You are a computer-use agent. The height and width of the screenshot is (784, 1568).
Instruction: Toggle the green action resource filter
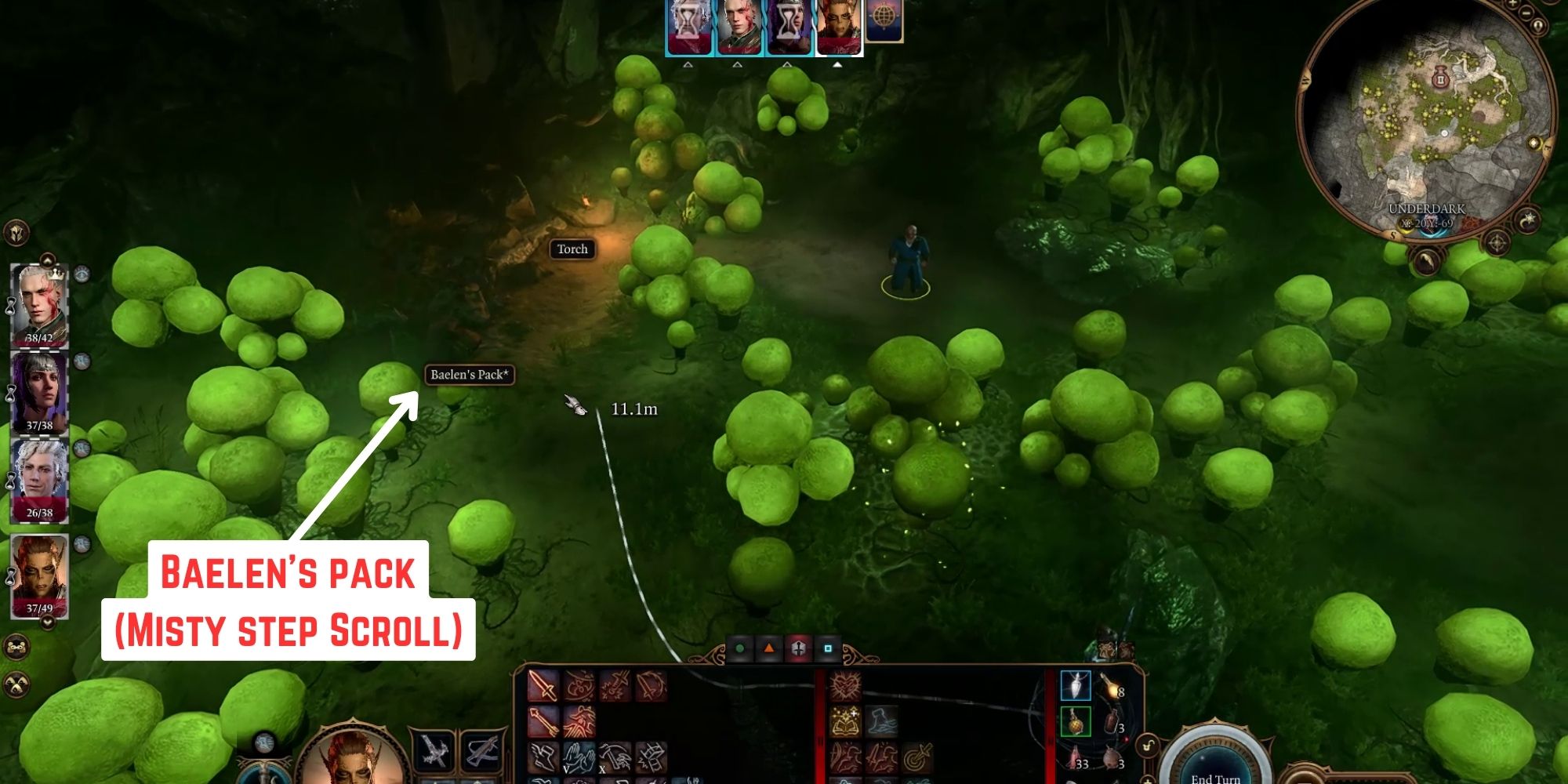pos(740,649)
